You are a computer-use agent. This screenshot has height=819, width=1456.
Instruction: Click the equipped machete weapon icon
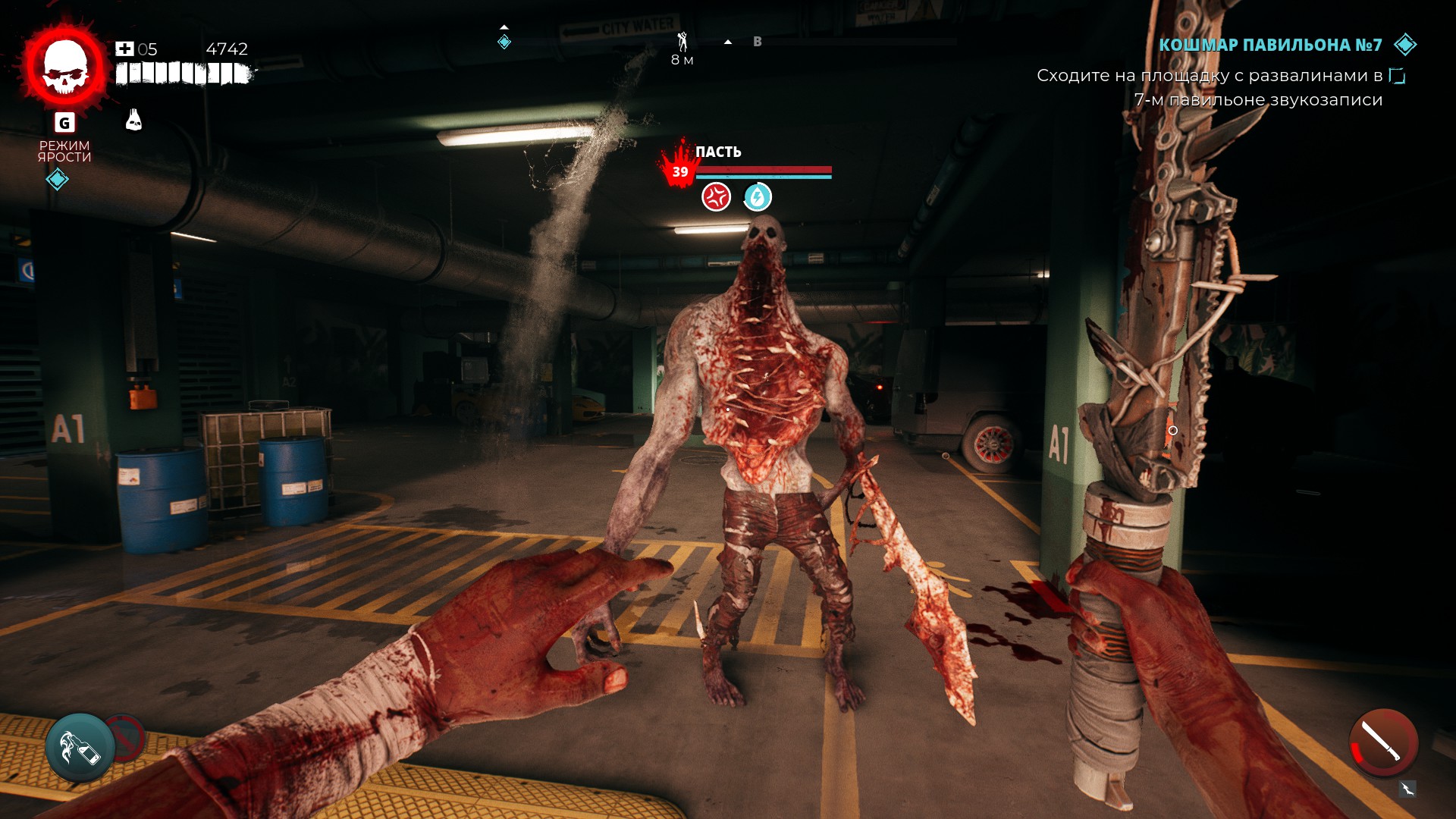pos(1383,742)
